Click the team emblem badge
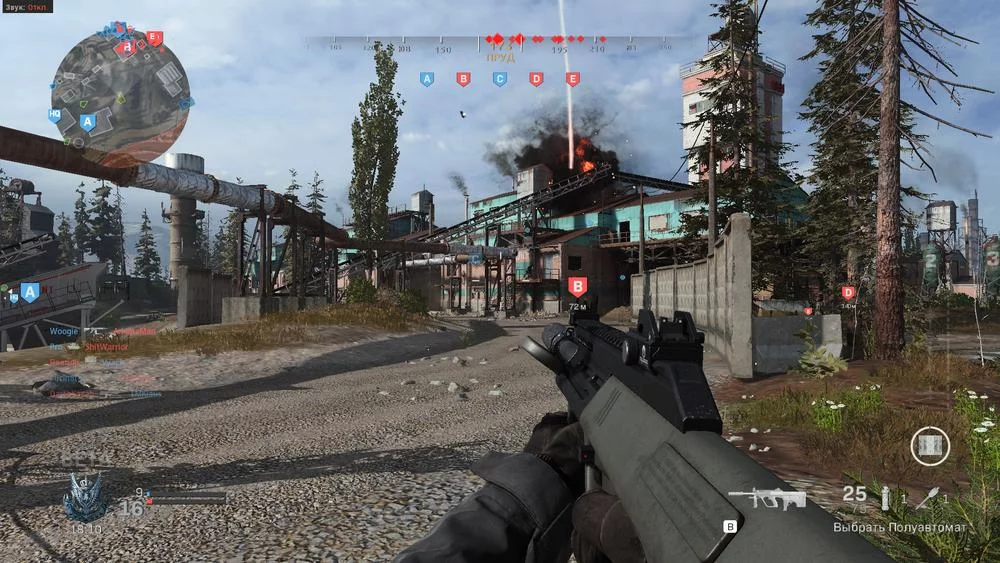The height and width of the screenshot is (563, 1000). click(84, 496)
